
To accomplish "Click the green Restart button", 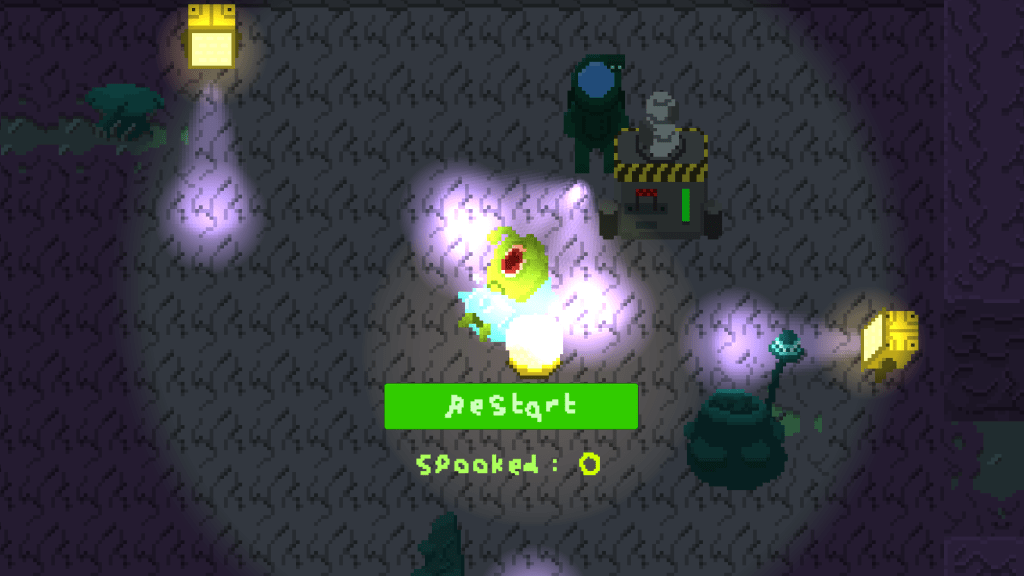I will [x=511, y=406].
